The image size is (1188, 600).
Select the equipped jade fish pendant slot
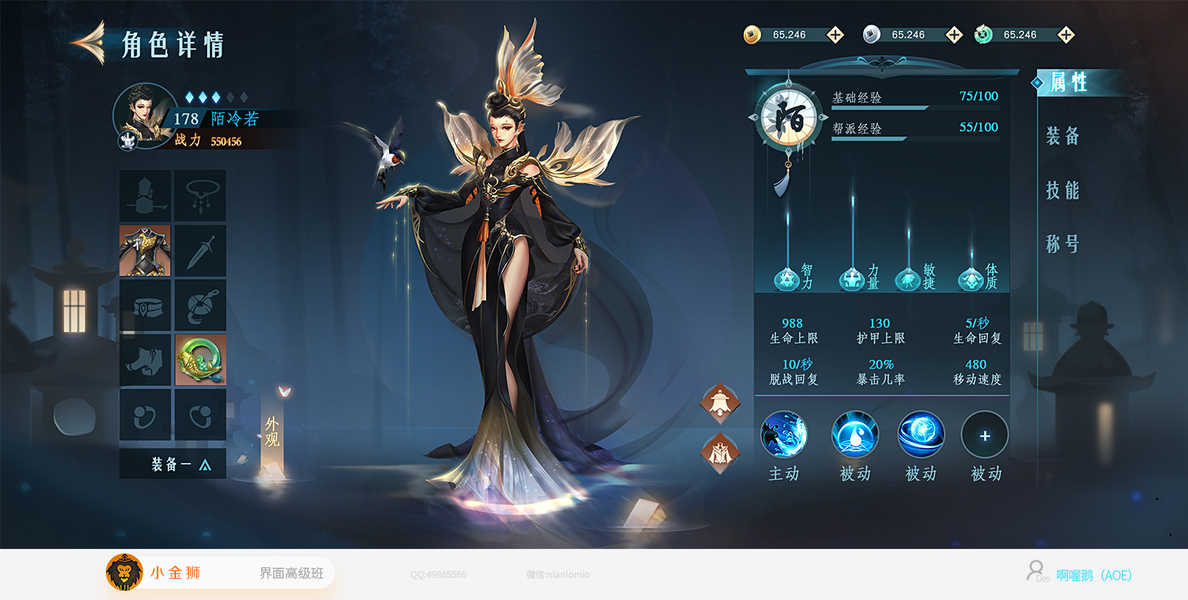click(200, 360)
